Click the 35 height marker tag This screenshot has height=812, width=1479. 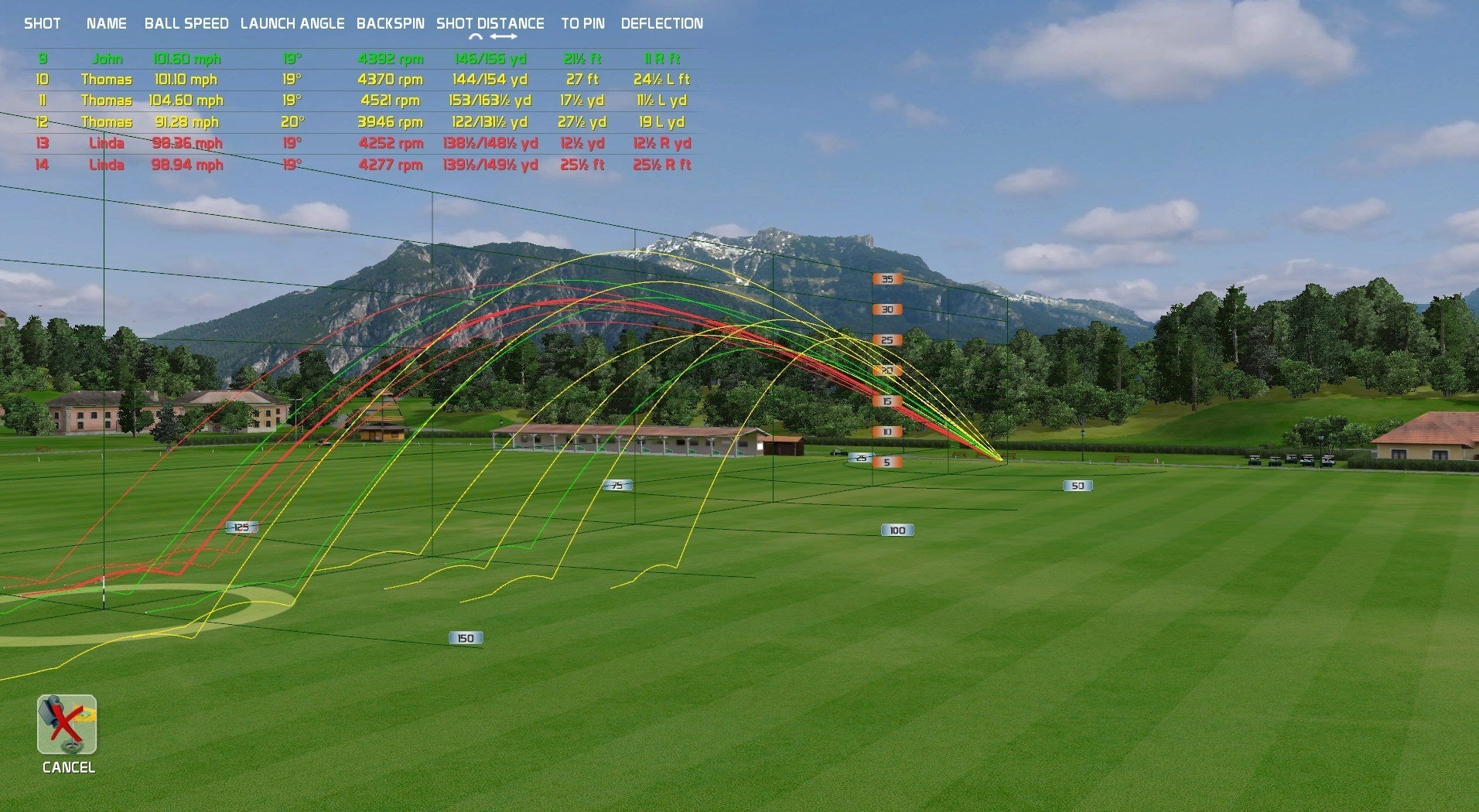click(x=886, y=278)
